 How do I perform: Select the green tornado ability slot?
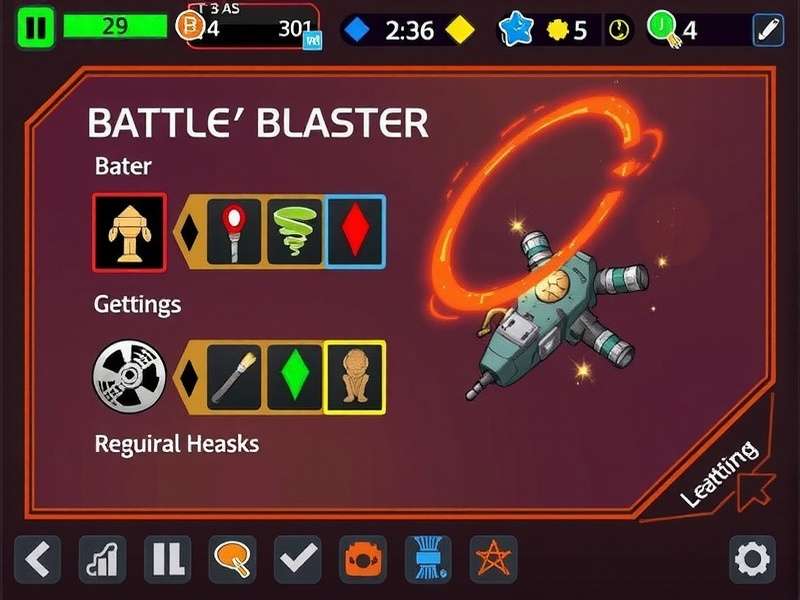295,232
